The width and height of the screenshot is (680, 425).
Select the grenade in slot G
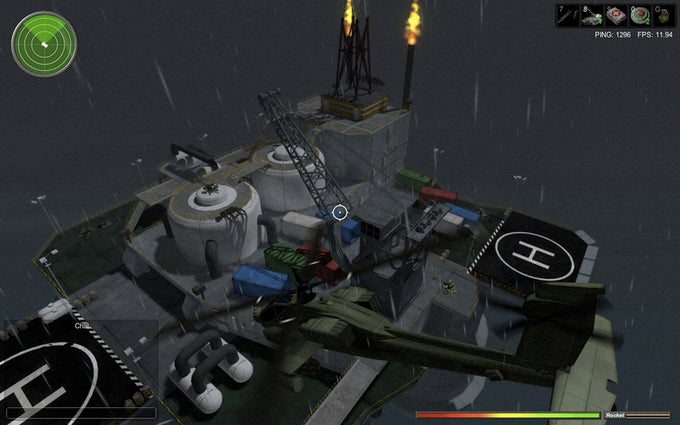coord(660,15)
